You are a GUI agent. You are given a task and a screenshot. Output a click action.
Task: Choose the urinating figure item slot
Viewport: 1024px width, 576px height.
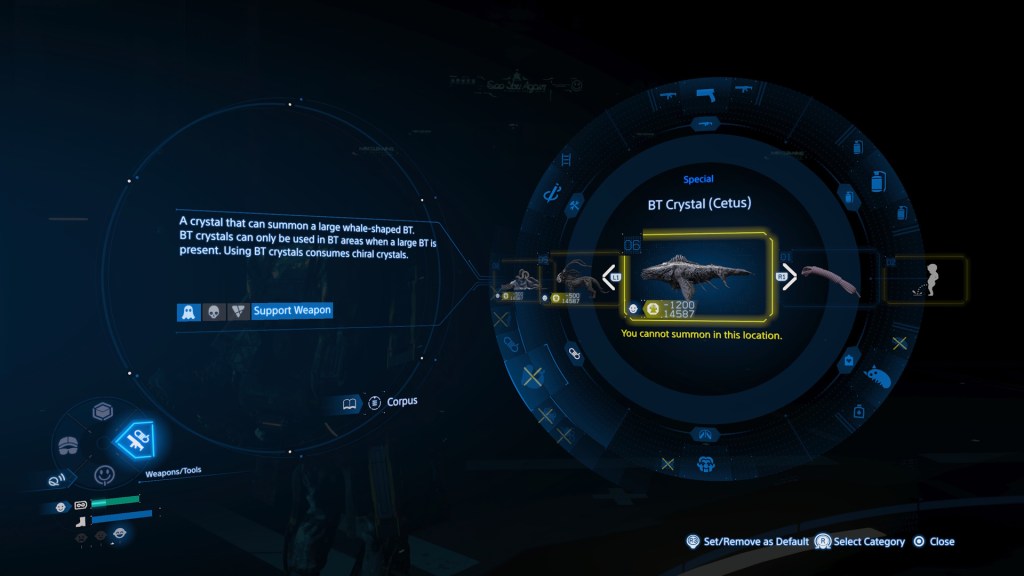[926, 278]
